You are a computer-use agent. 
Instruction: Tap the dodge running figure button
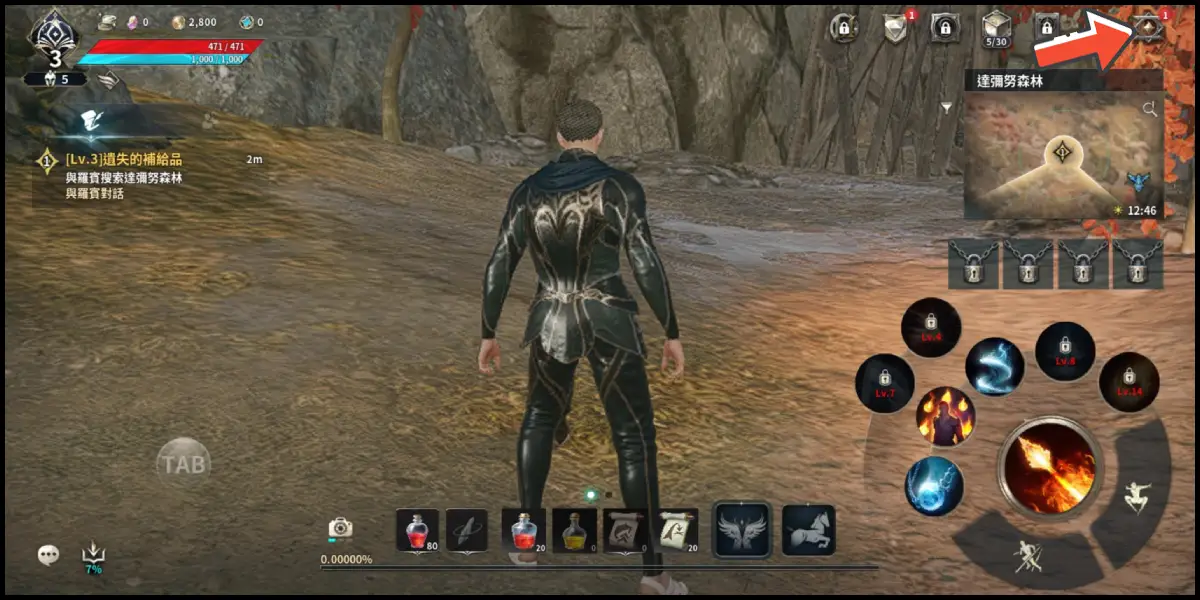(1135, 497)
